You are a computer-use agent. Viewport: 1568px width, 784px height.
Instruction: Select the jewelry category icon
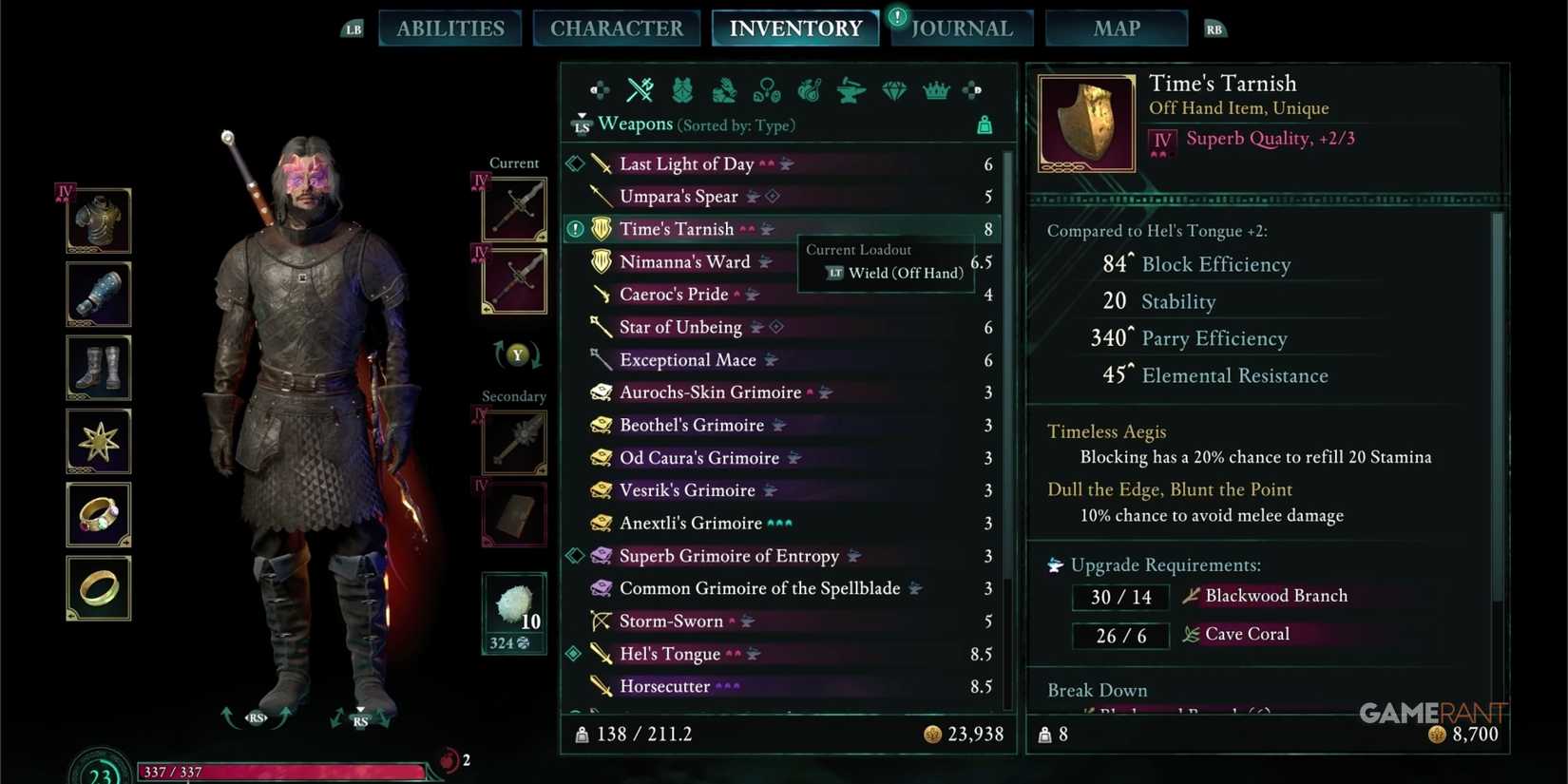(x=766, y=92)
